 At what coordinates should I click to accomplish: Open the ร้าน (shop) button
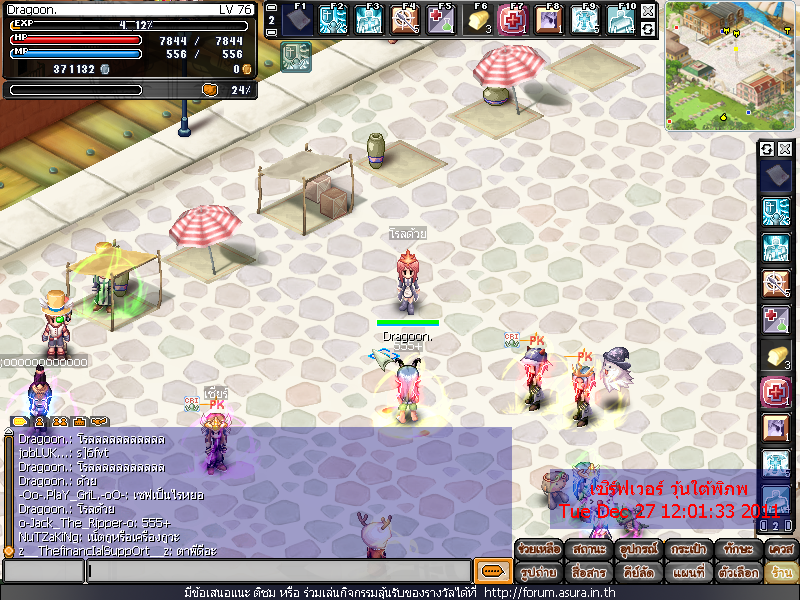click(x=781, y=574)
